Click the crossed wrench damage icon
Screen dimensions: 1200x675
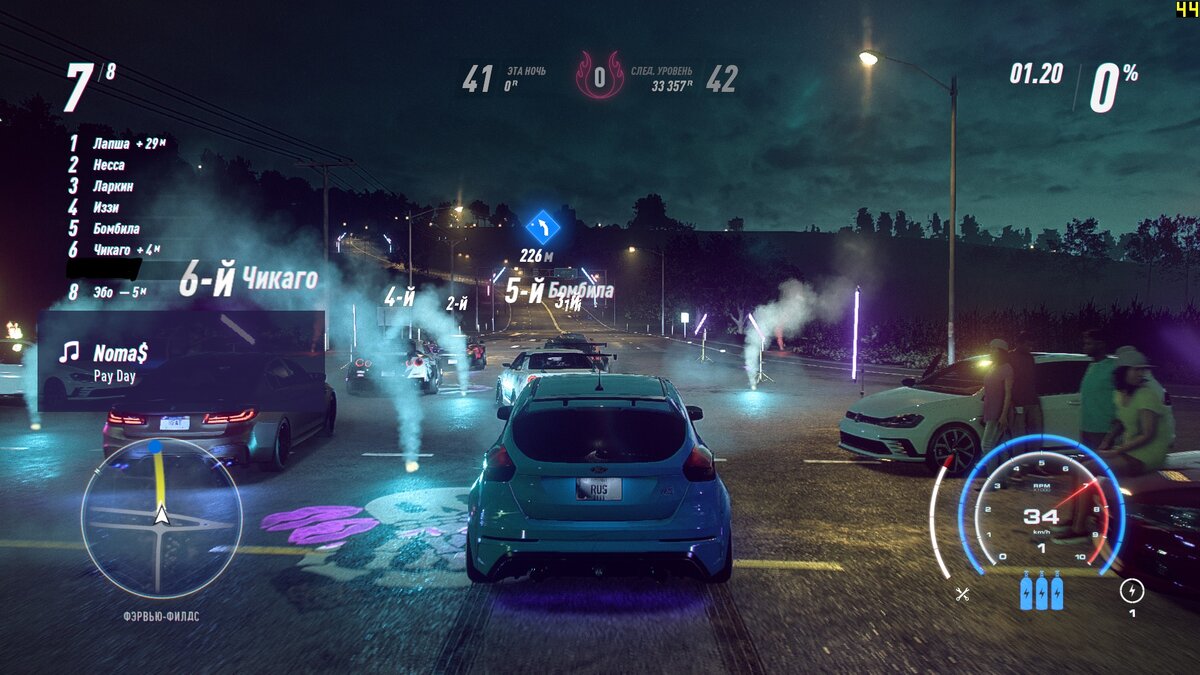(x=962, y=594)
